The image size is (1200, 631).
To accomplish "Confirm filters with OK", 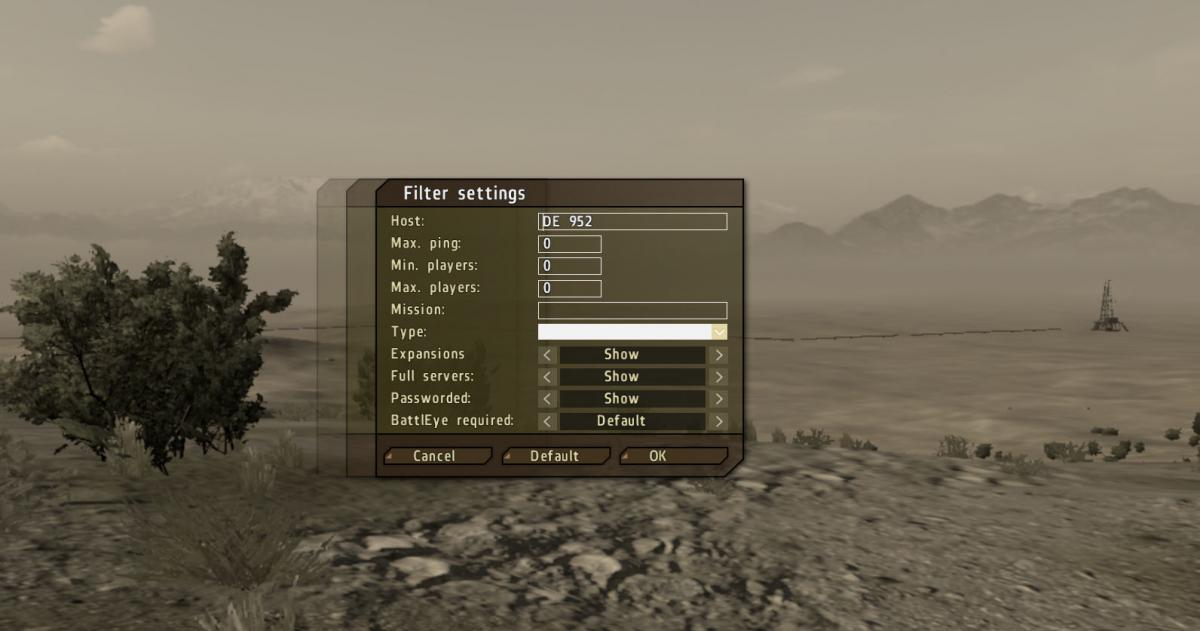I will (x=672, y=456).
